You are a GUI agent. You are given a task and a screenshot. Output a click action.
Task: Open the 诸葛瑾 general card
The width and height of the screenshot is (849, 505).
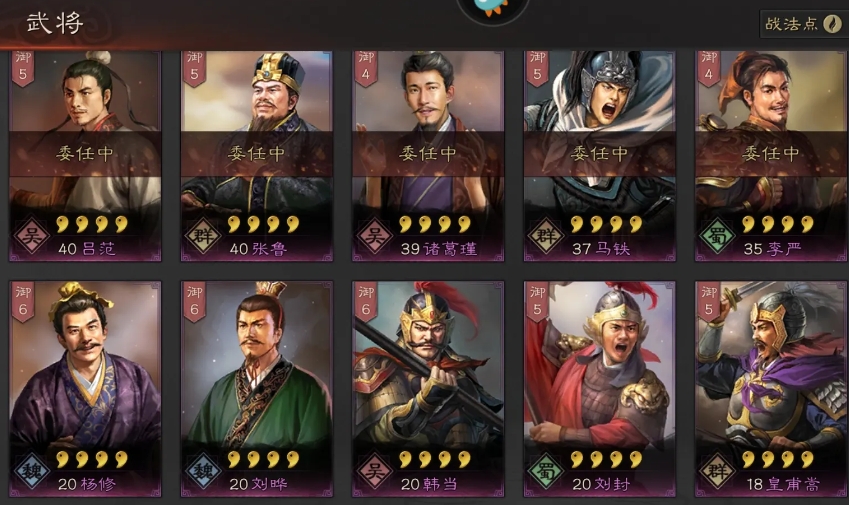click(x=428, y=155)
